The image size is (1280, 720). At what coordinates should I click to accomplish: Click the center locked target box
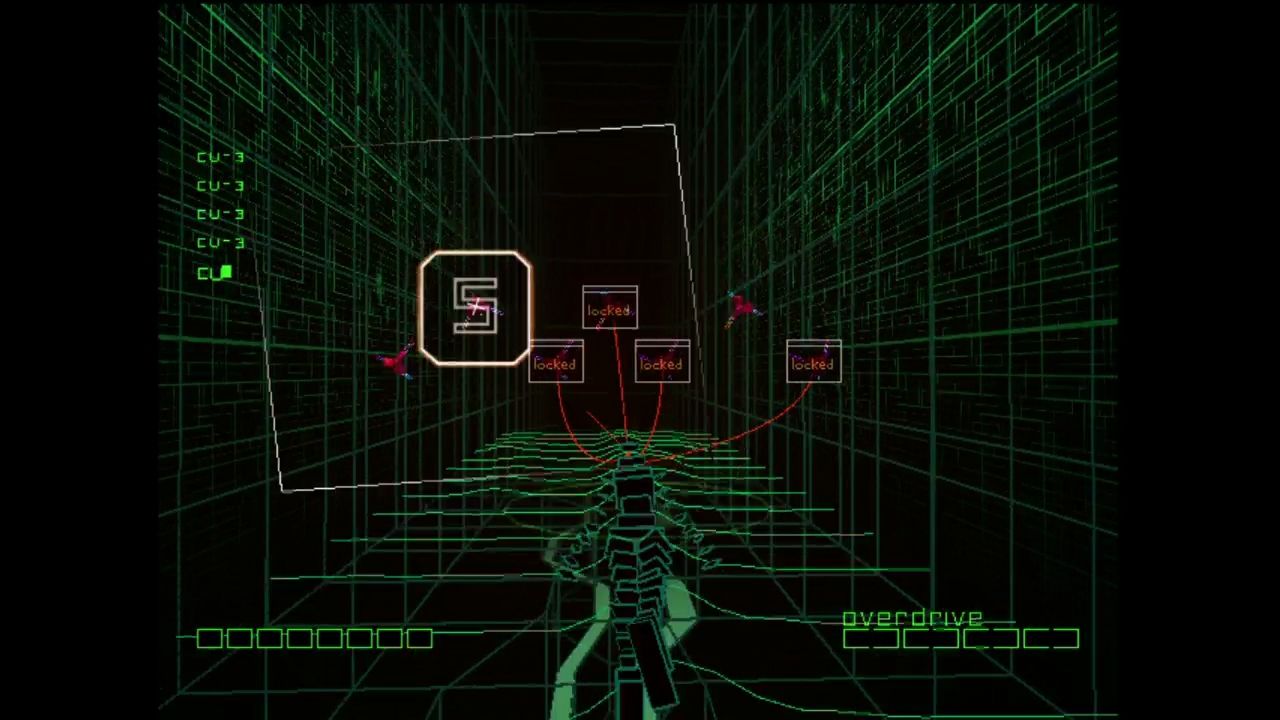click(661, 363)
